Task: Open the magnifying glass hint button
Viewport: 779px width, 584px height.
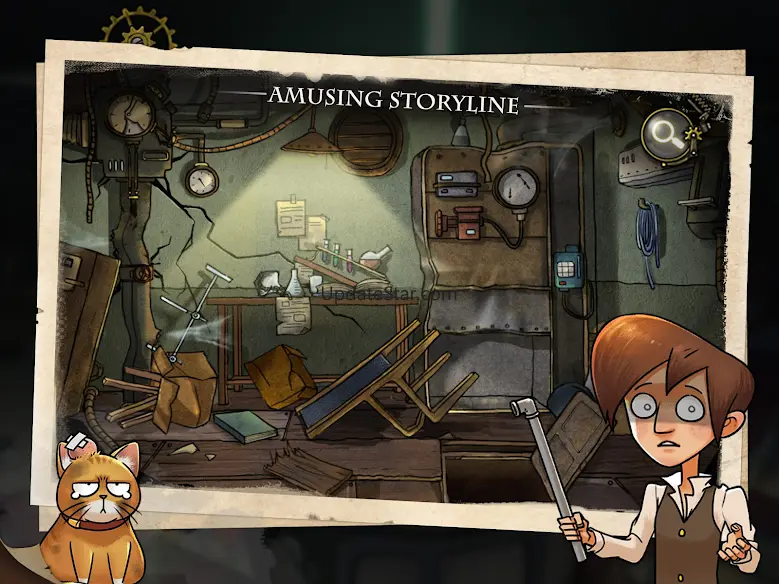Action: pos(663,130)
